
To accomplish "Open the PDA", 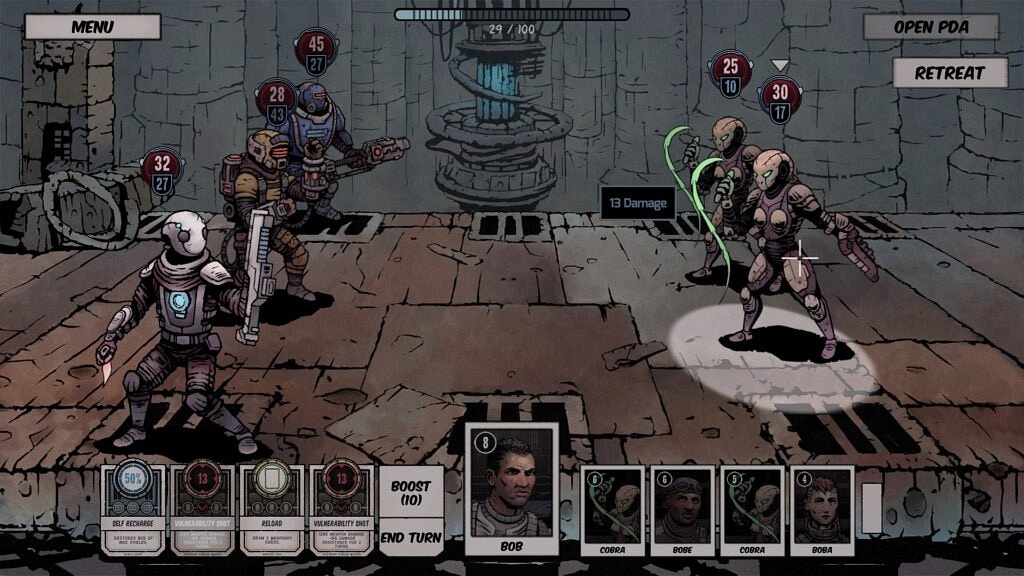I will (x=930, y=26).
